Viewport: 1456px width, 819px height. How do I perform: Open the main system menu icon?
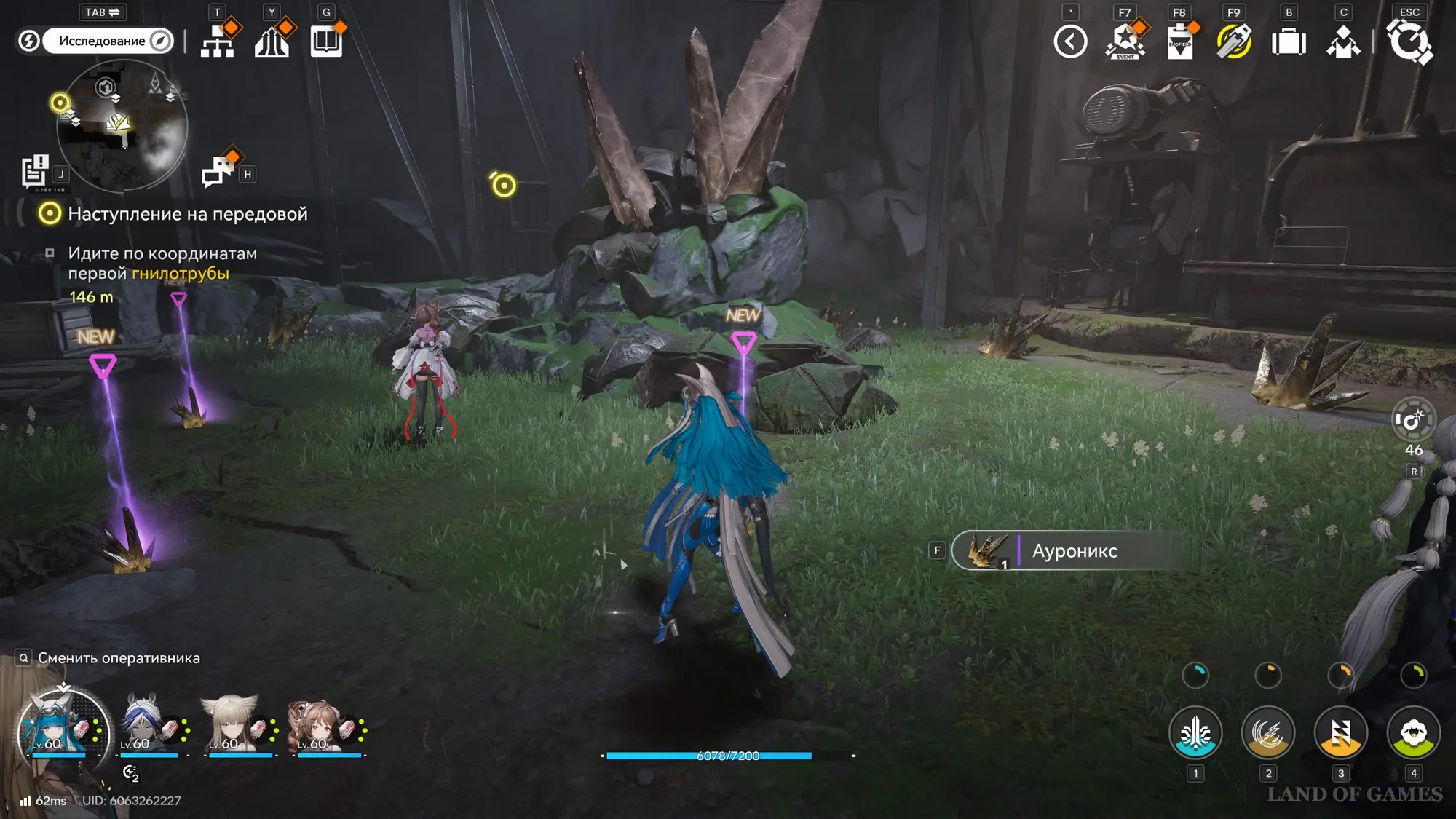point(1409,41)
